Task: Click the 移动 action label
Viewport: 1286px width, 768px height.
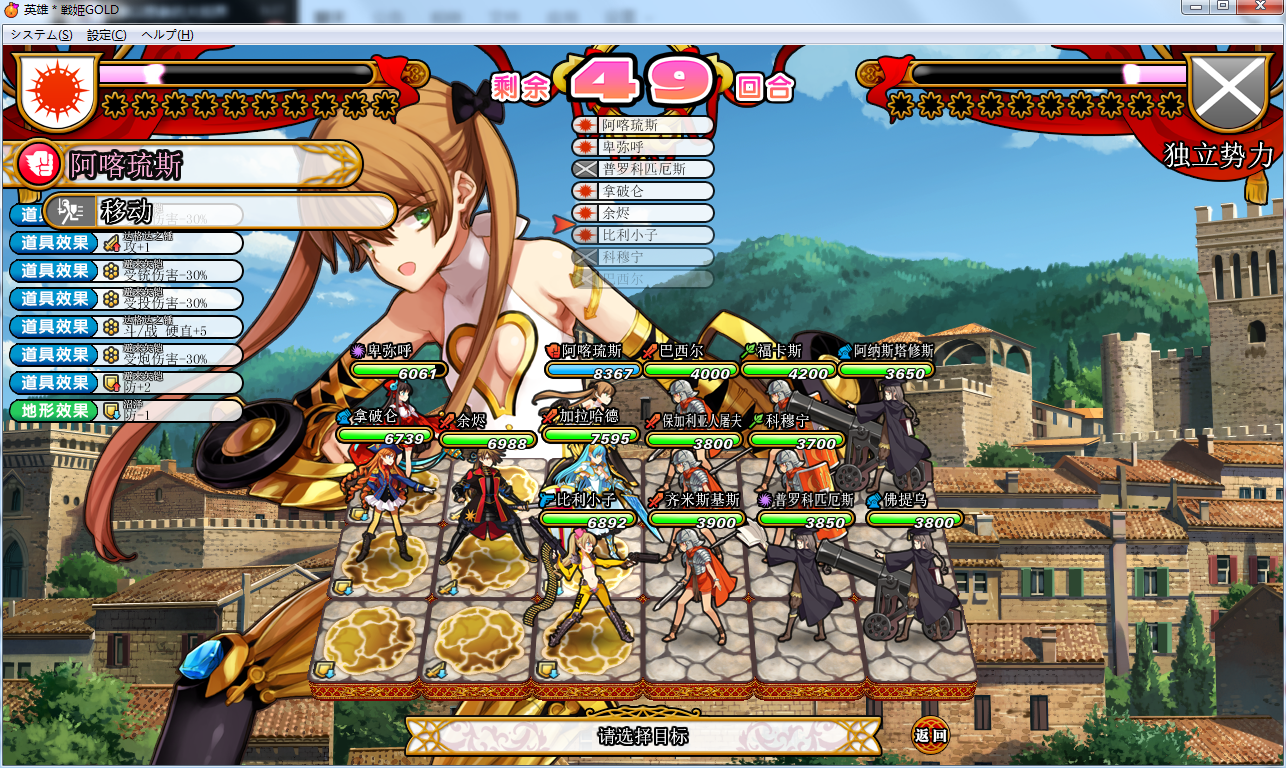Action: pyautogui.click(x=126, y=211)
